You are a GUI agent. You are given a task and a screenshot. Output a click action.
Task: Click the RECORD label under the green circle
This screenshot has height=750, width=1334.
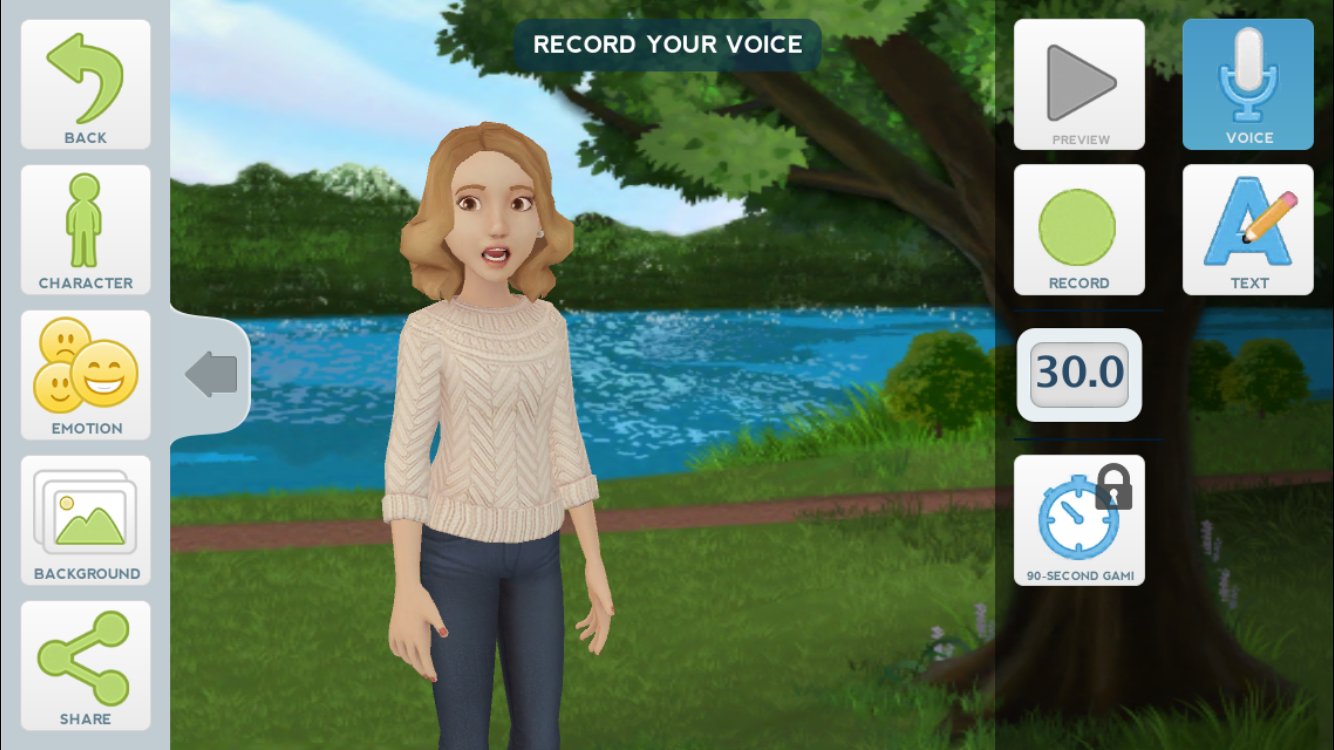(1079, 282)
